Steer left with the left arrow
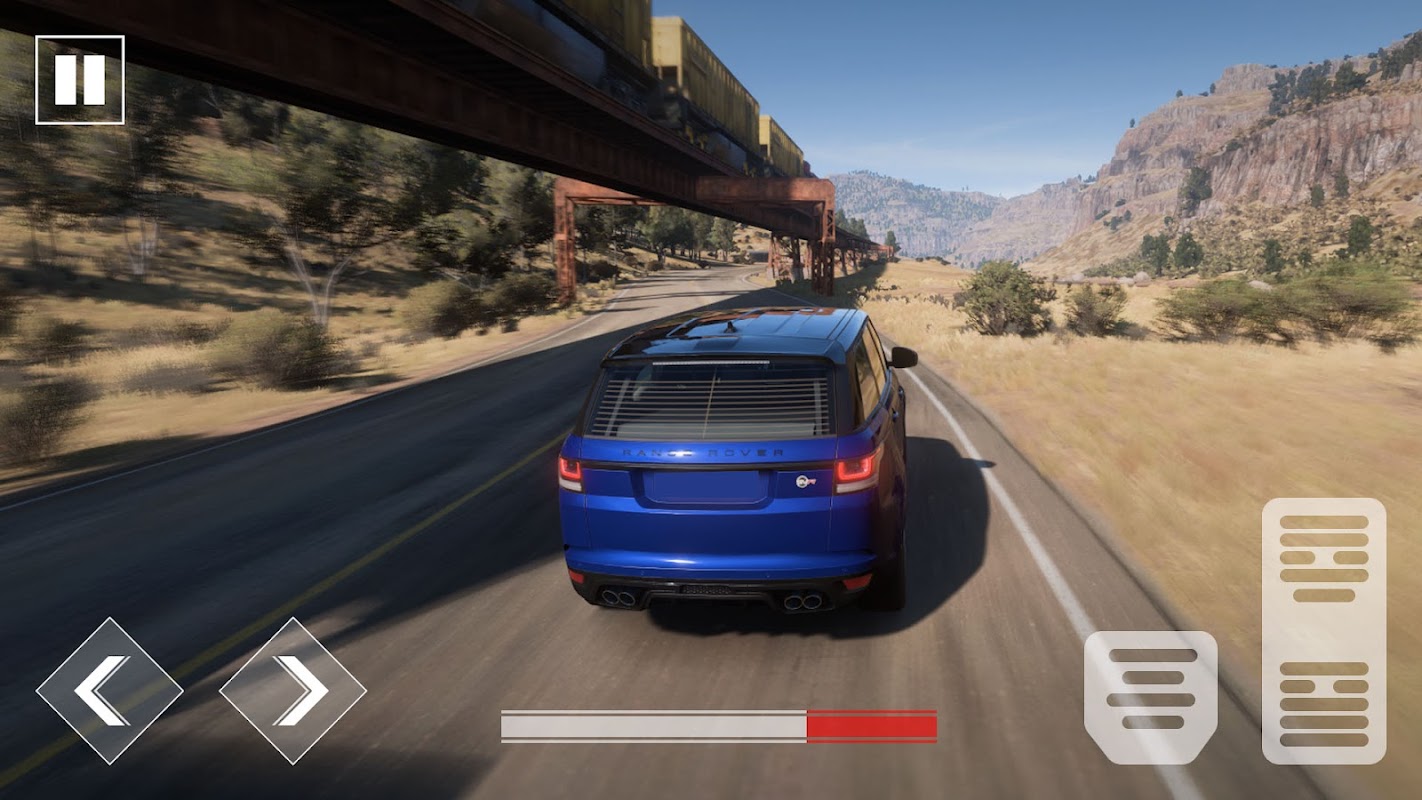This screenshot has height=800, width=1422. click(x=109, y=691)
